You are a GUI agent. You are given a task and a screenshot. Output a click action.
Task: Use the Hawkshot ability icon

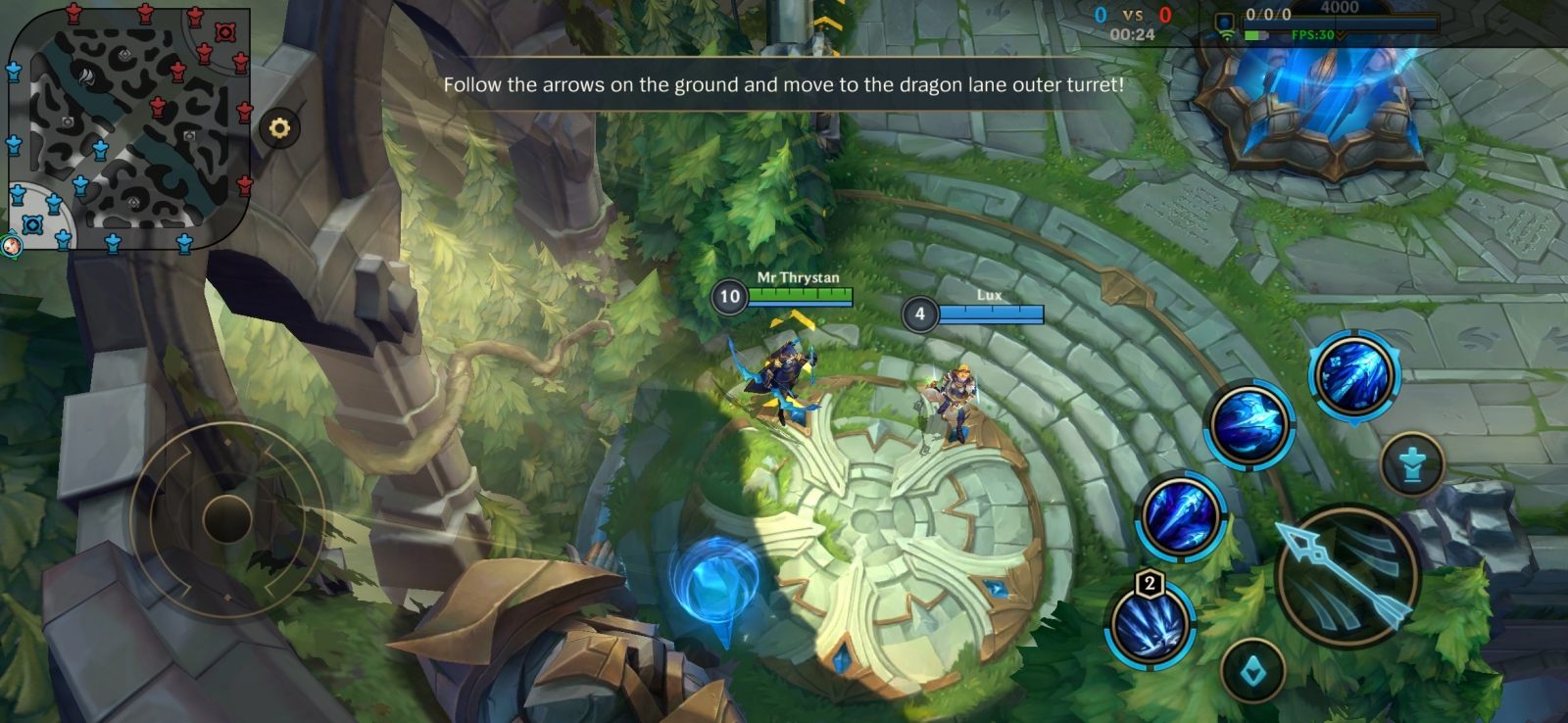[x=1249, y=424]
